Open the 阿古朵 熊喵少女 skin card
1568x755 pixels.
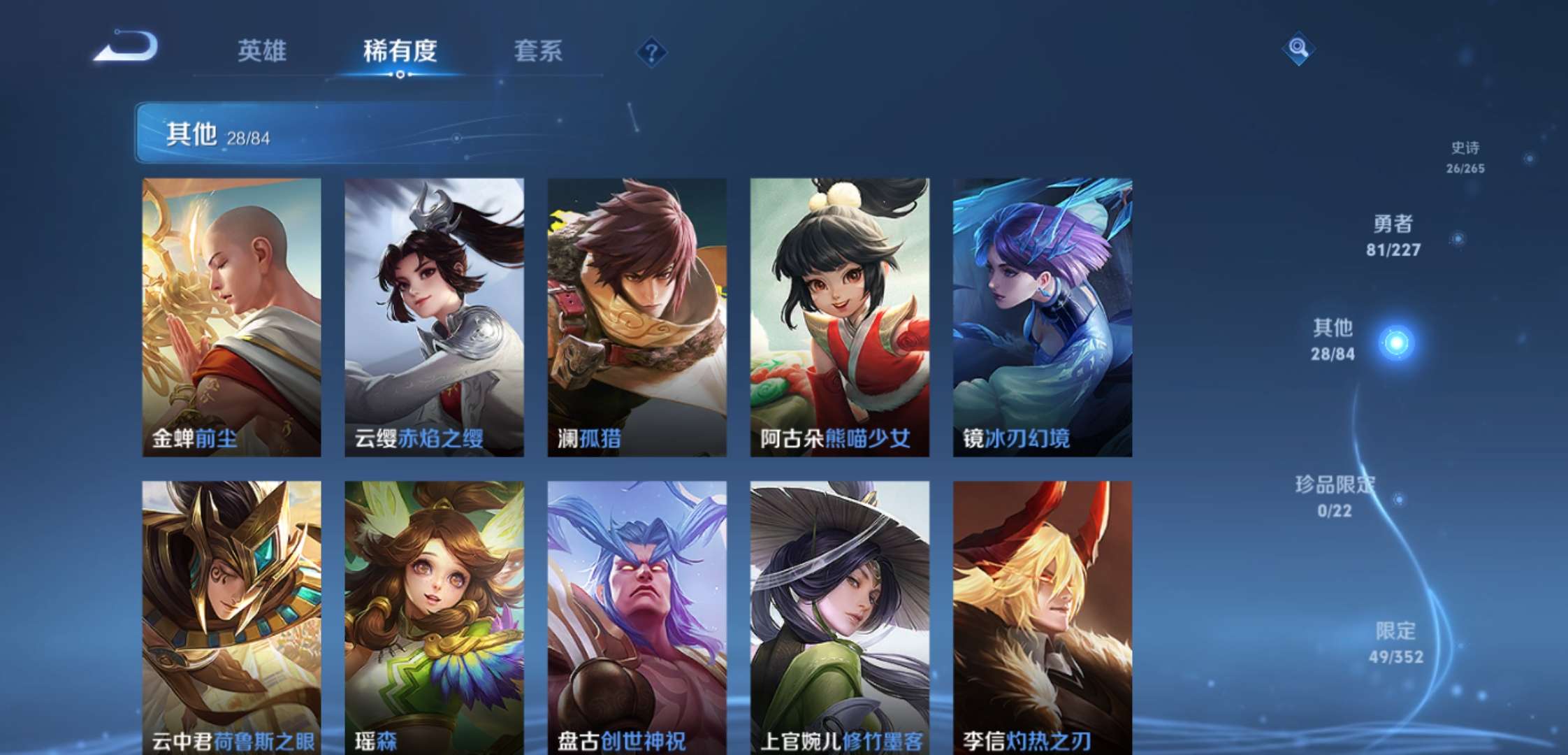[x=839, y=317]
